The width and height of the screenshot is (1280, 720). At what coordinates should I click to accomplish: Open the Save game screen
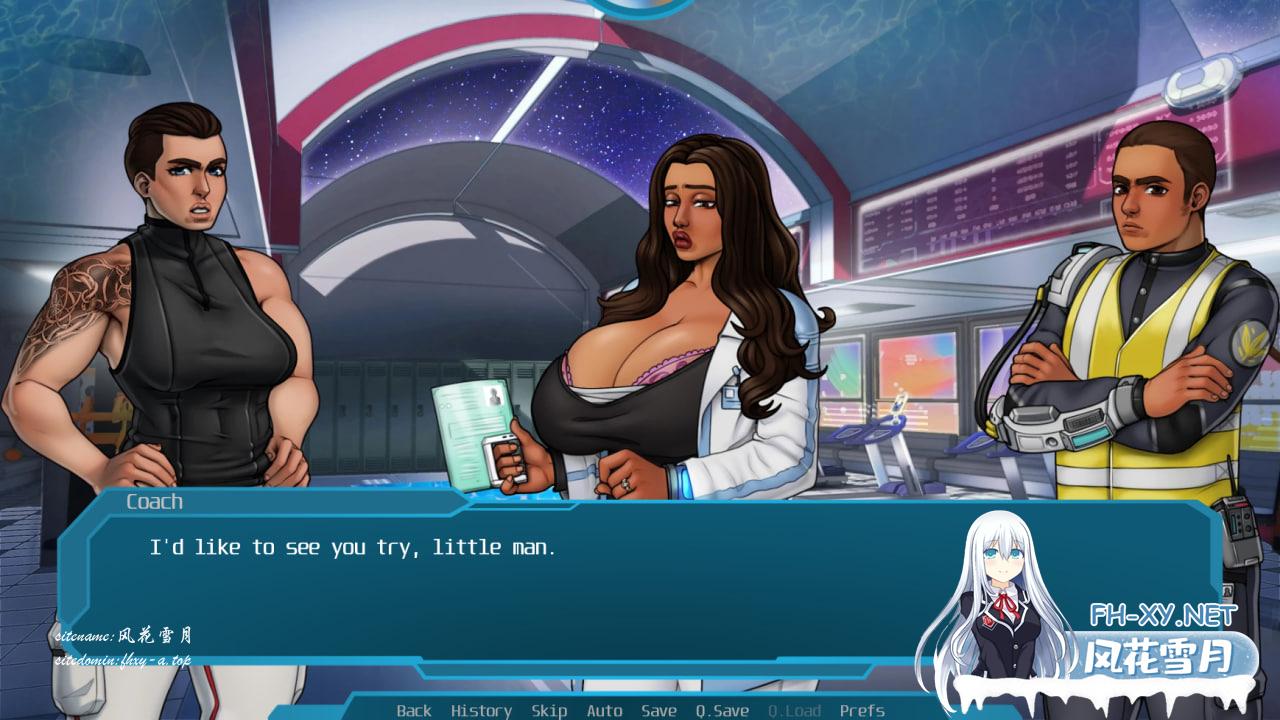click(658, 710)
